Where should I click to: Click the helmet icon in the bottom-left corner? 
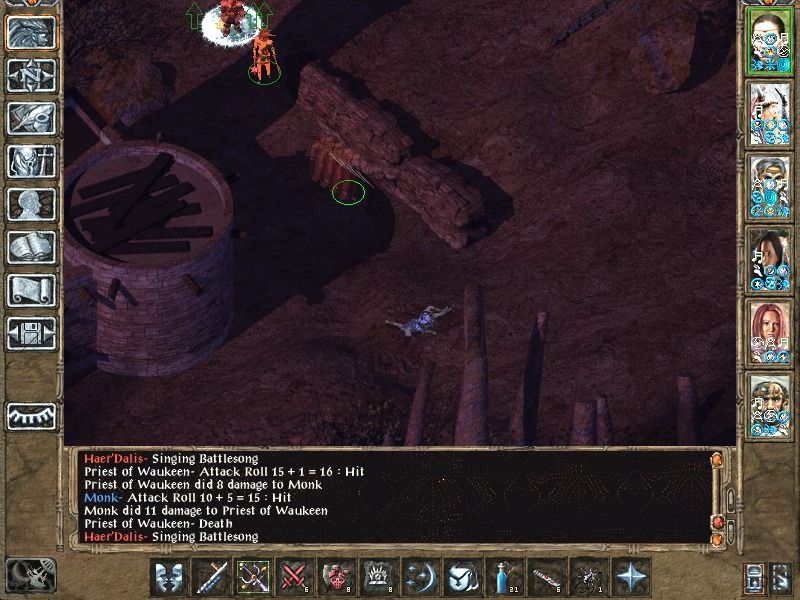30,577
